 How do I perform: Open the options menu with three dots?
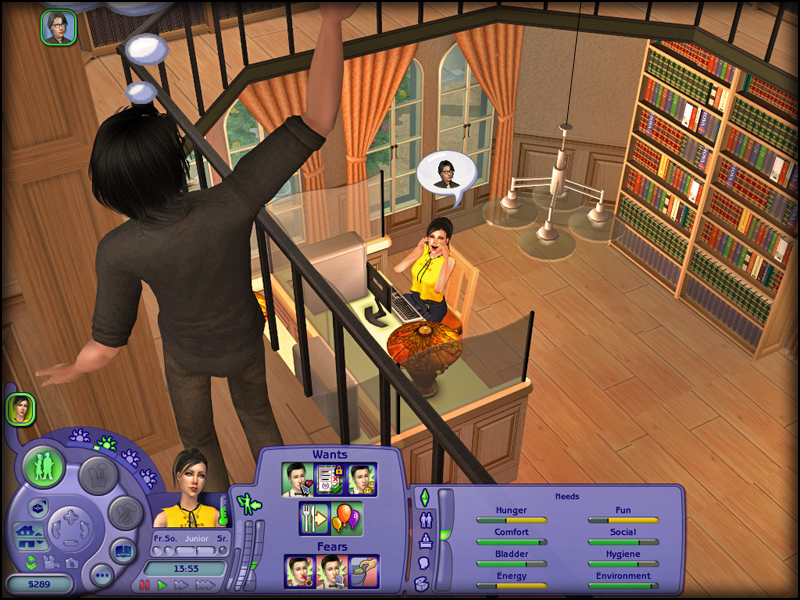(x=101, y=574)
